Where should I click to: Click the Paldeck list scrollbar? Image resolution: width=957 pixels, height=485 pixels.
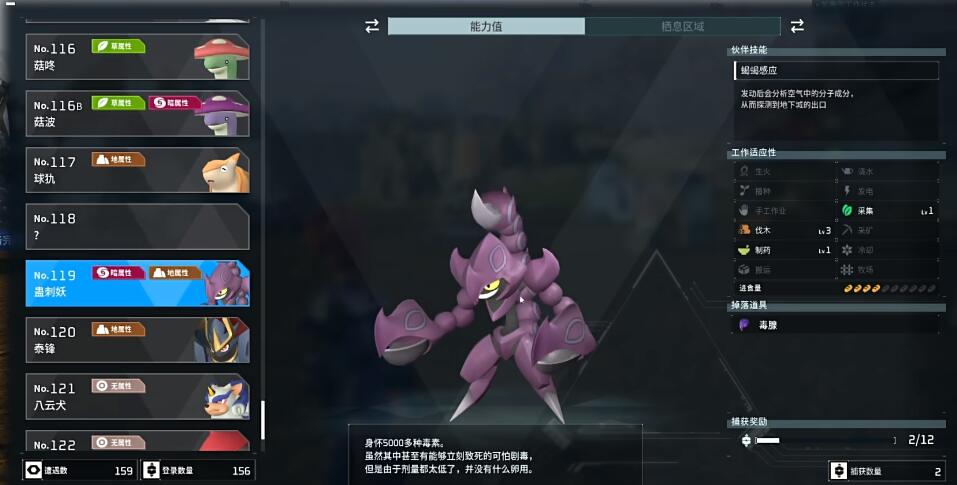(x=263, y=420)
